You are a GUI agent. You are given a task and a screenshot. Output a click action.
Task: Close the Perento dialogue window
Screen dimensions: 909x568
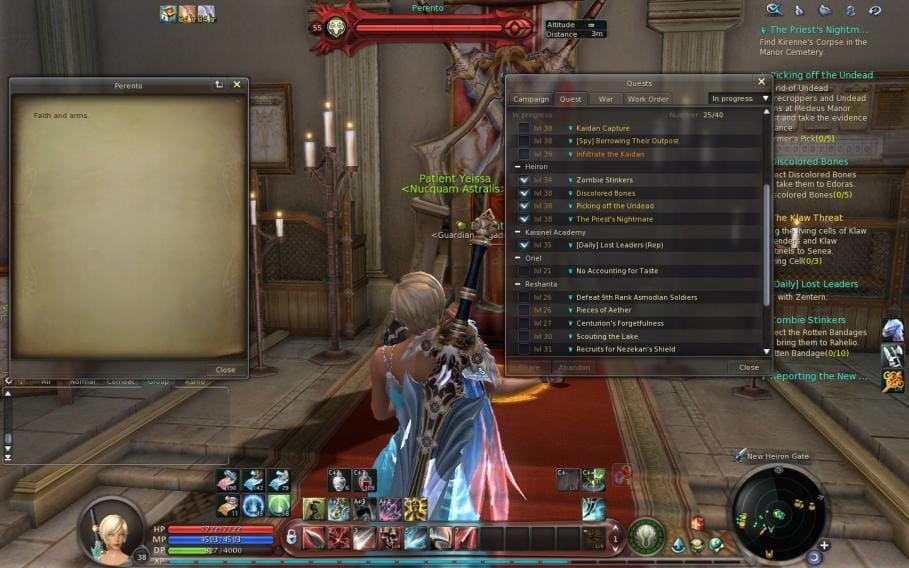(237, 85)
